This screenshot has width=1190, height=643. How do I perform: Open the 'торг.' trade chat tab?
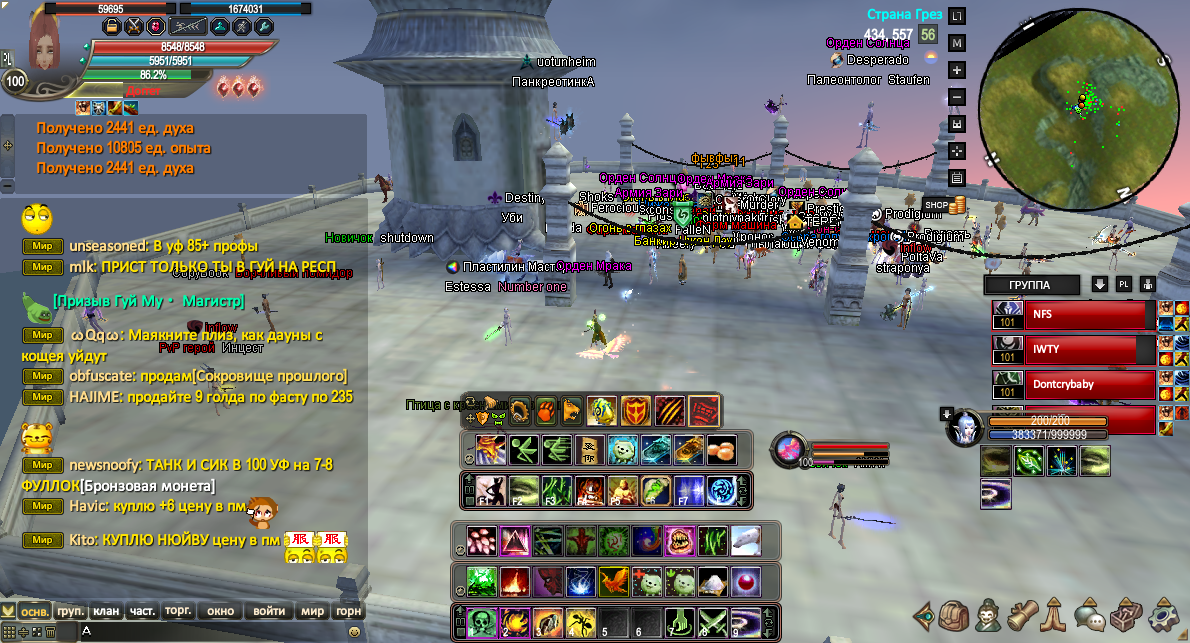(x=178, y=611)
